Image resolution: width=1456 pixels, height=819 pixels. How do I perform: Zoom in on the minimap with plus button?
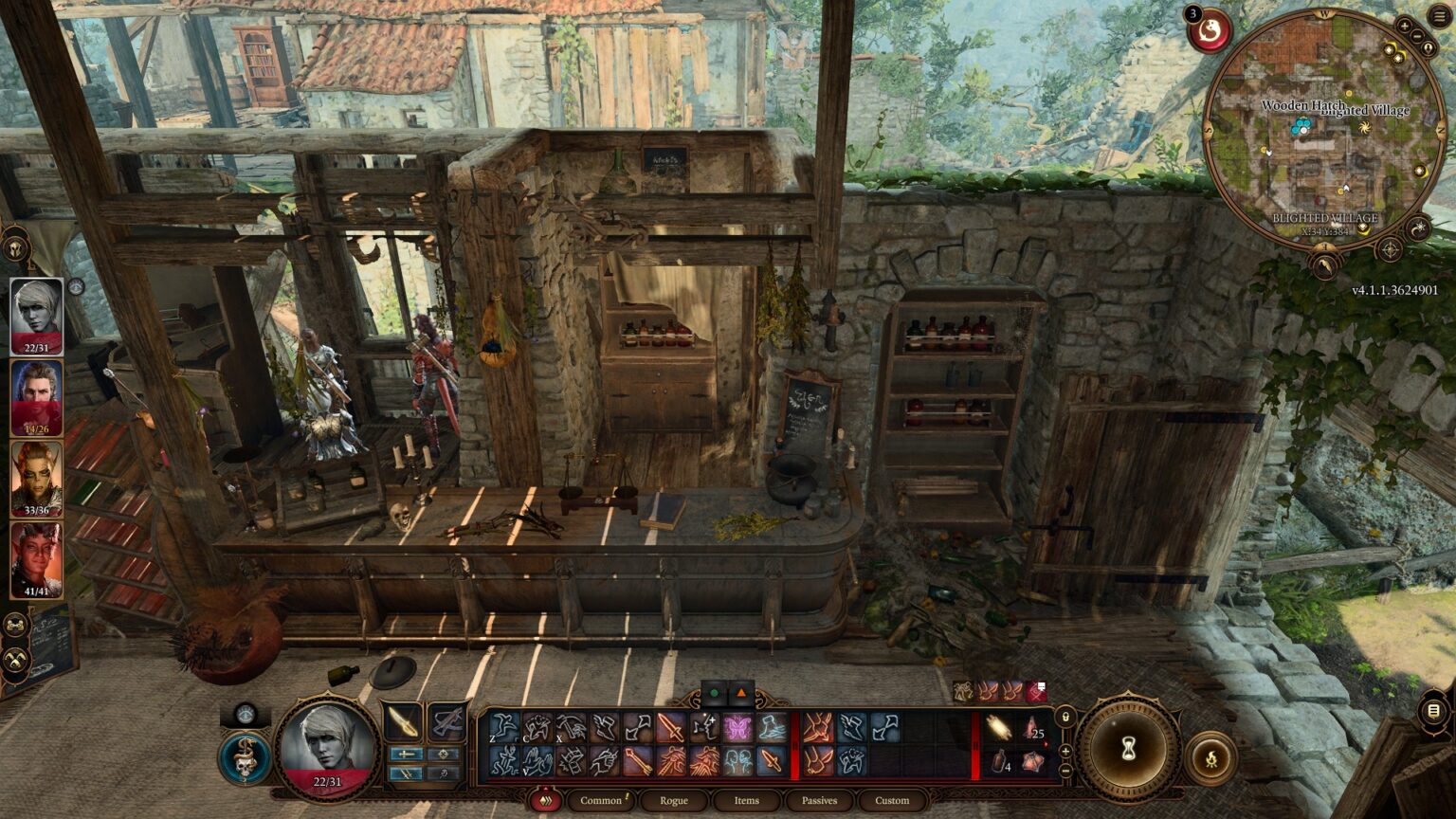coord(1405,26)
